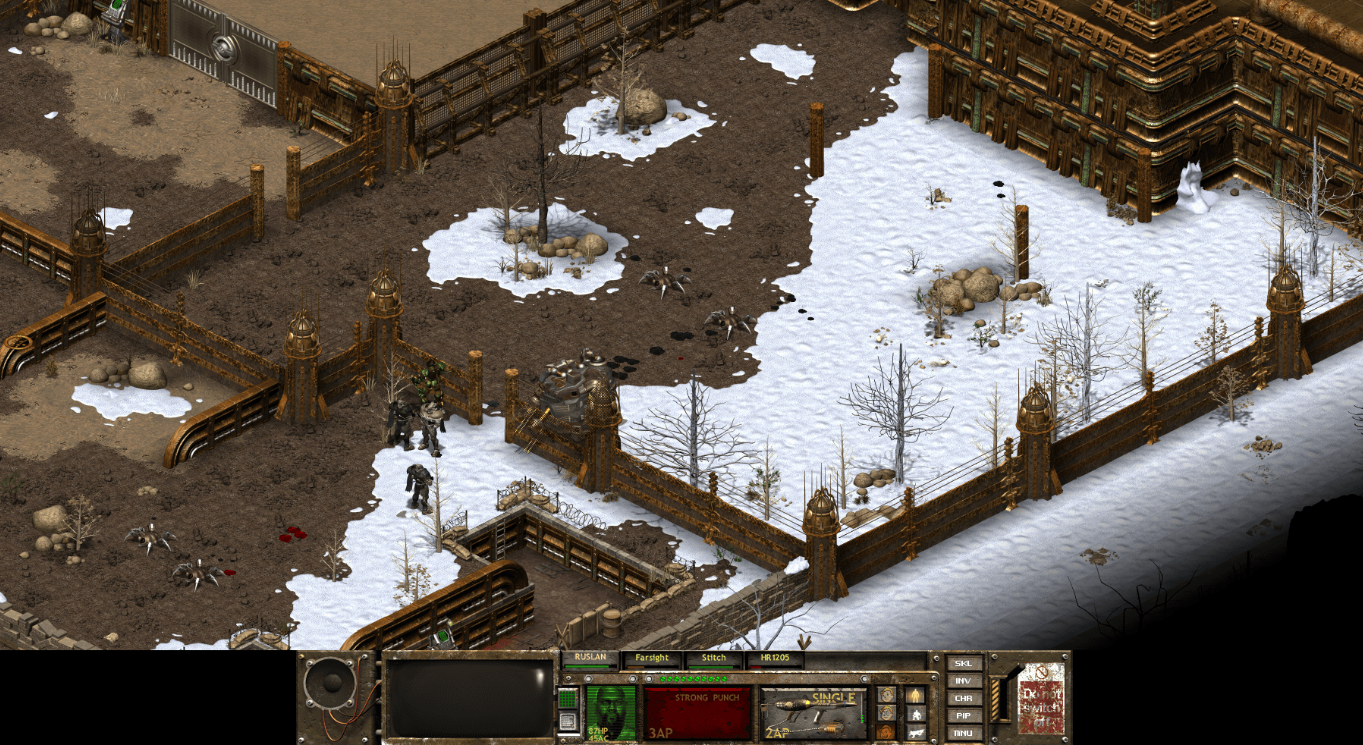Switch to prone stance

click(916, 733)
